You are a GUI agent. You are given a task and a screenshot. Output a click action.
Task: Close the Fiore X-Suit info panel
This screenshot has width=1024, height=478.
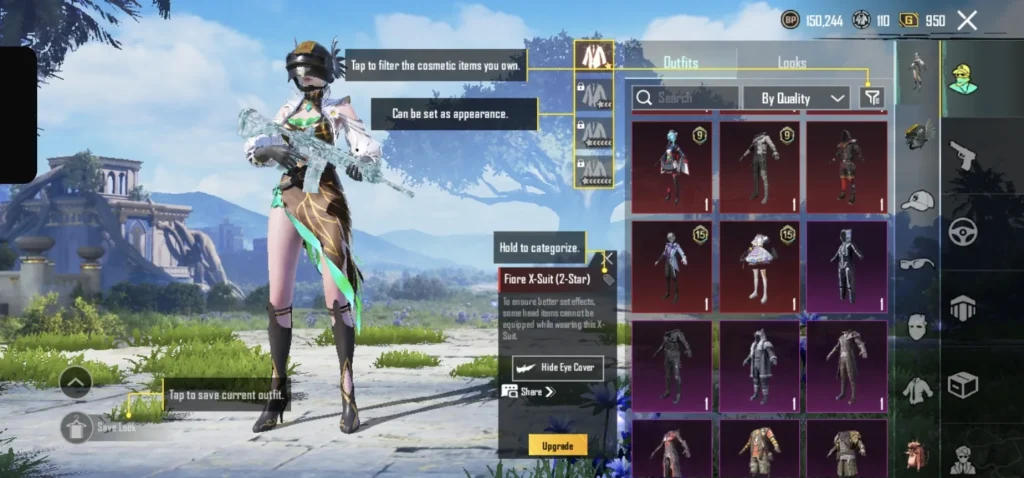click(x=607, y=258)
